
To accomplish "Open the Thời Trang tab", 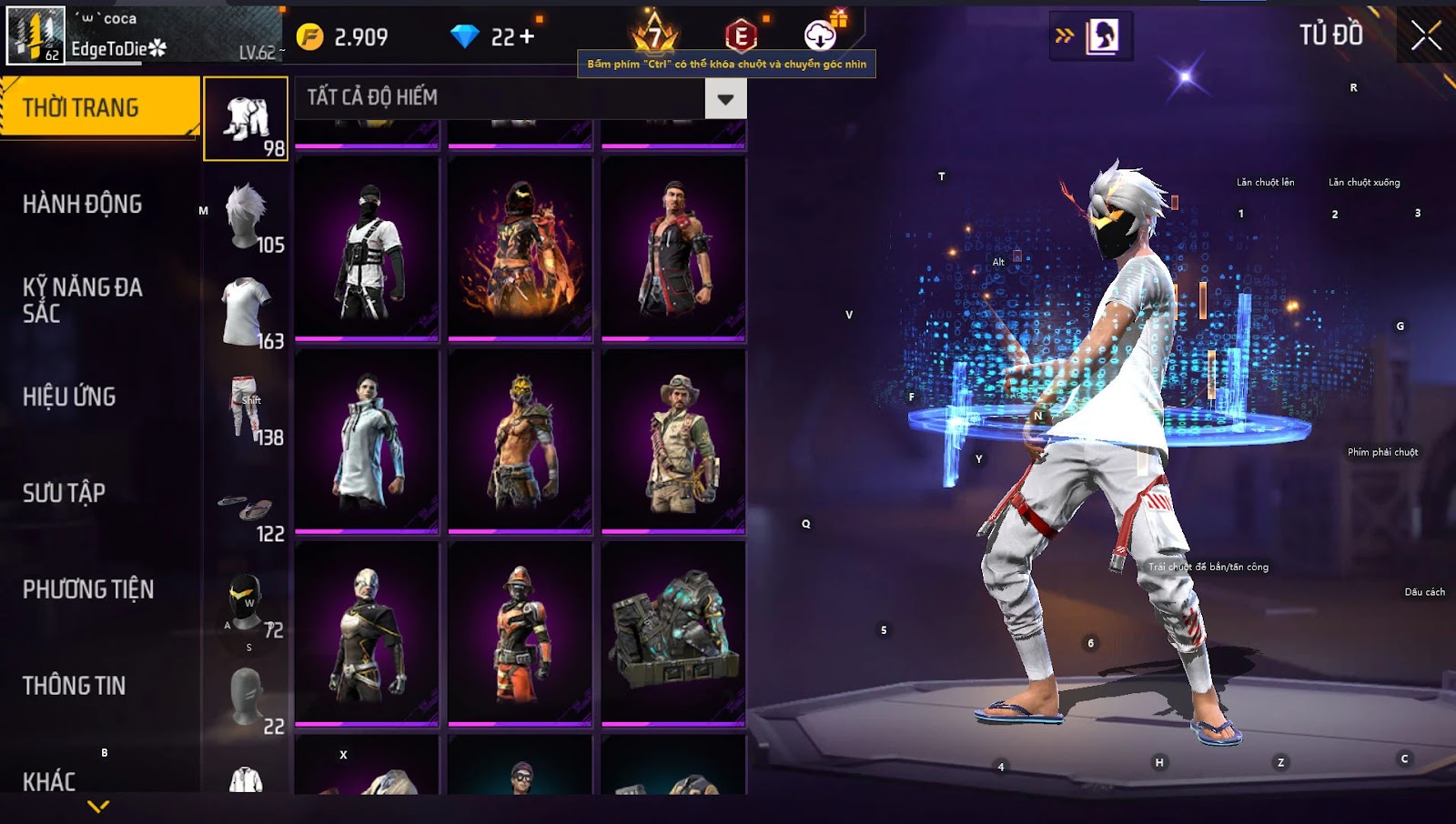I will click(x=98, y=107).
